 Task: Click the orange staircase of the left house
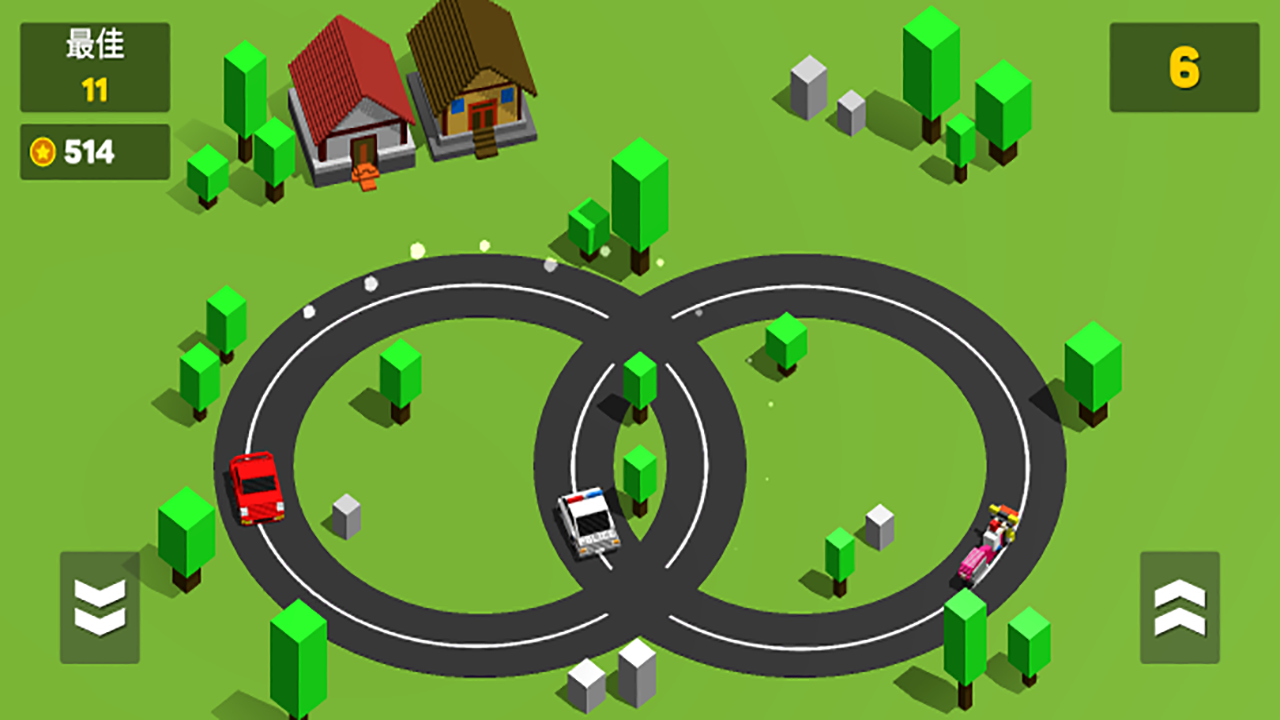click(366, 177)
